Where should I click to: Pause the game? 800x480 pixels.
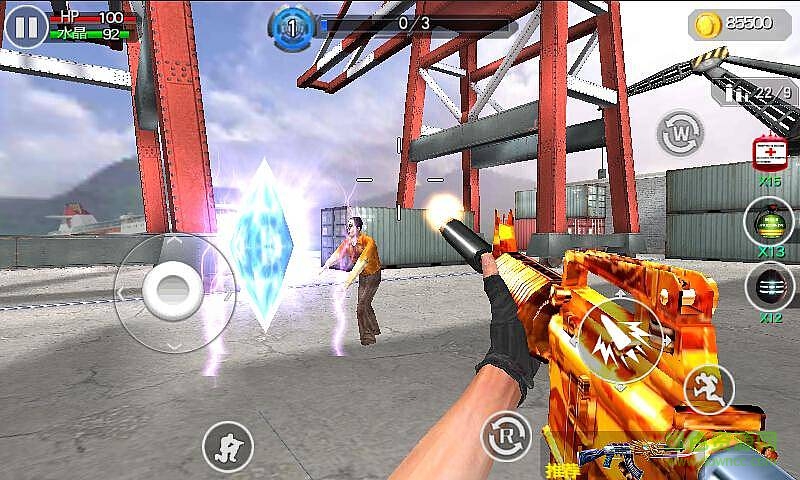pyautogui.click(x=26, y=26)
